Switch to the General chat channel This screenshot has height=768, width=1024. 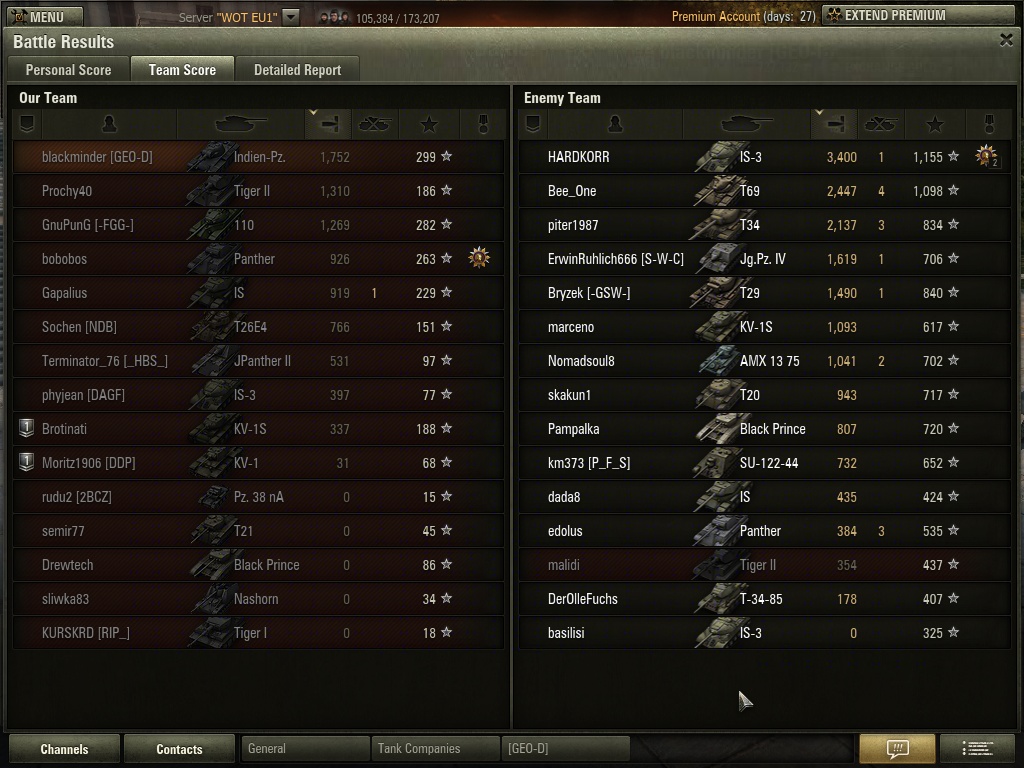click(304, 749)
